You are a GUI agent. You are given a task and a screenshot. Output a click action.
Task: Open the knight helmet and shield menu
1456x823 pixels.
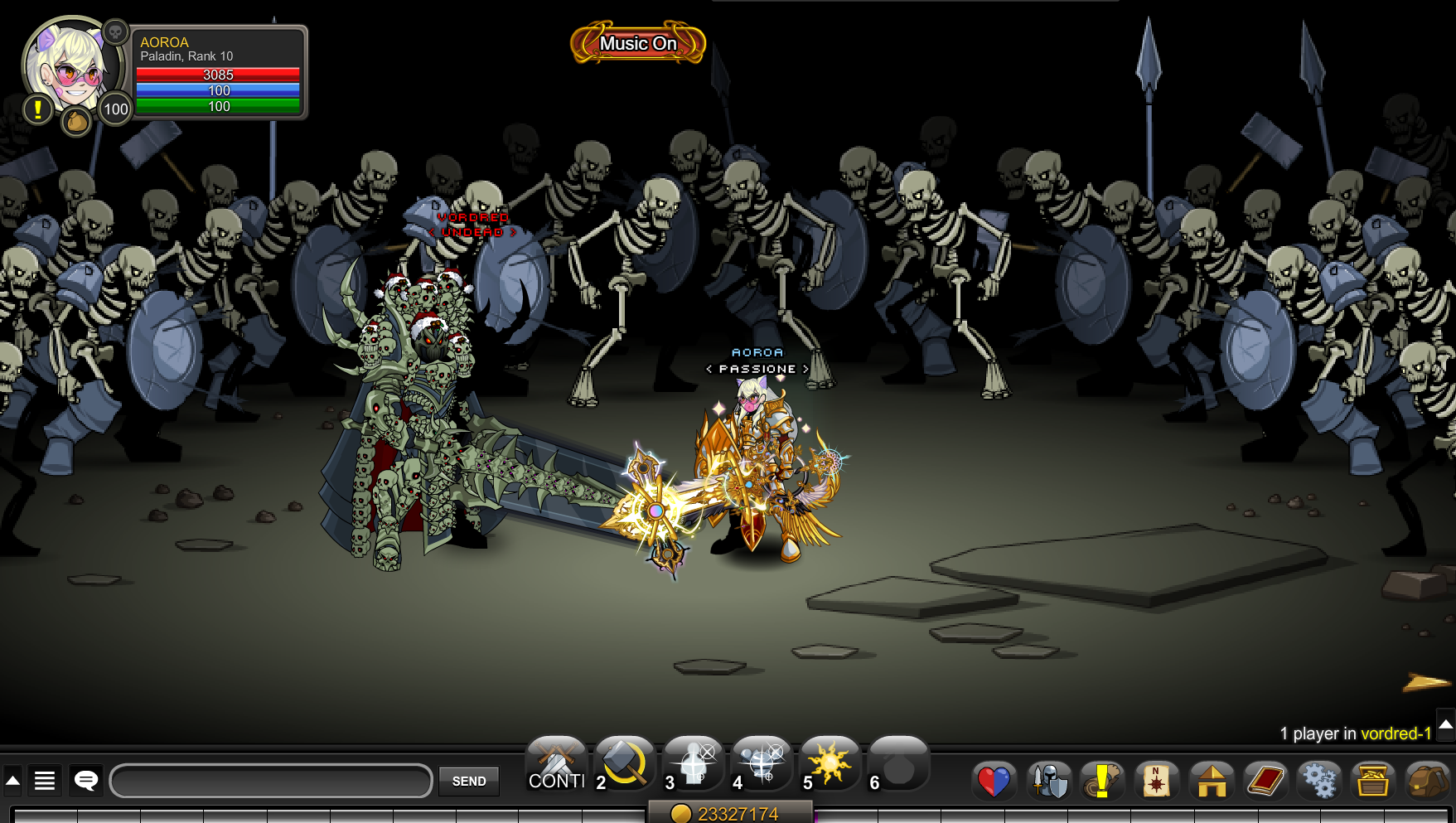[1048, 781]
